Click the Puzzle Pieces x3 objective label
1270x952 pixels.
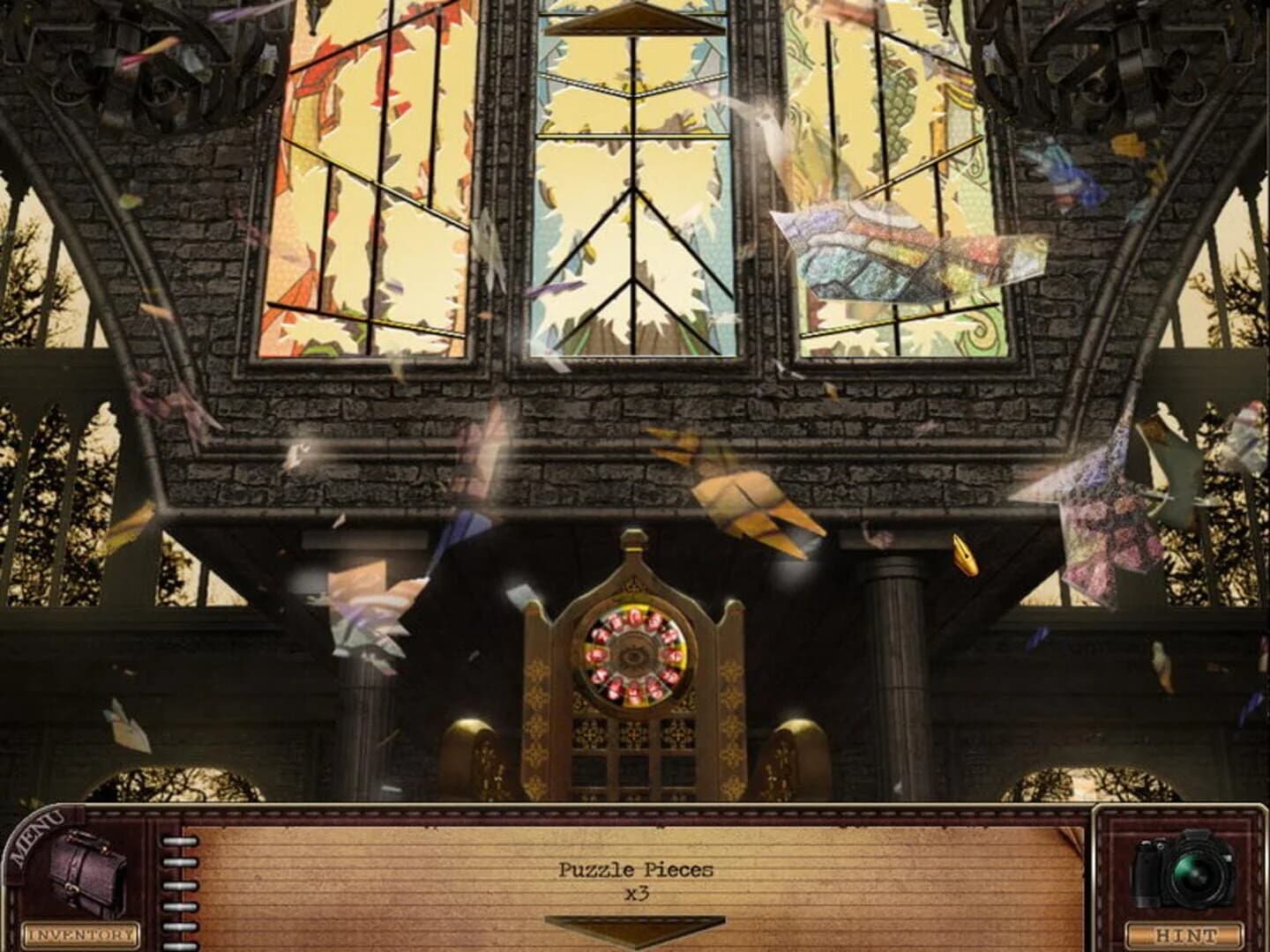coord(633,881)
